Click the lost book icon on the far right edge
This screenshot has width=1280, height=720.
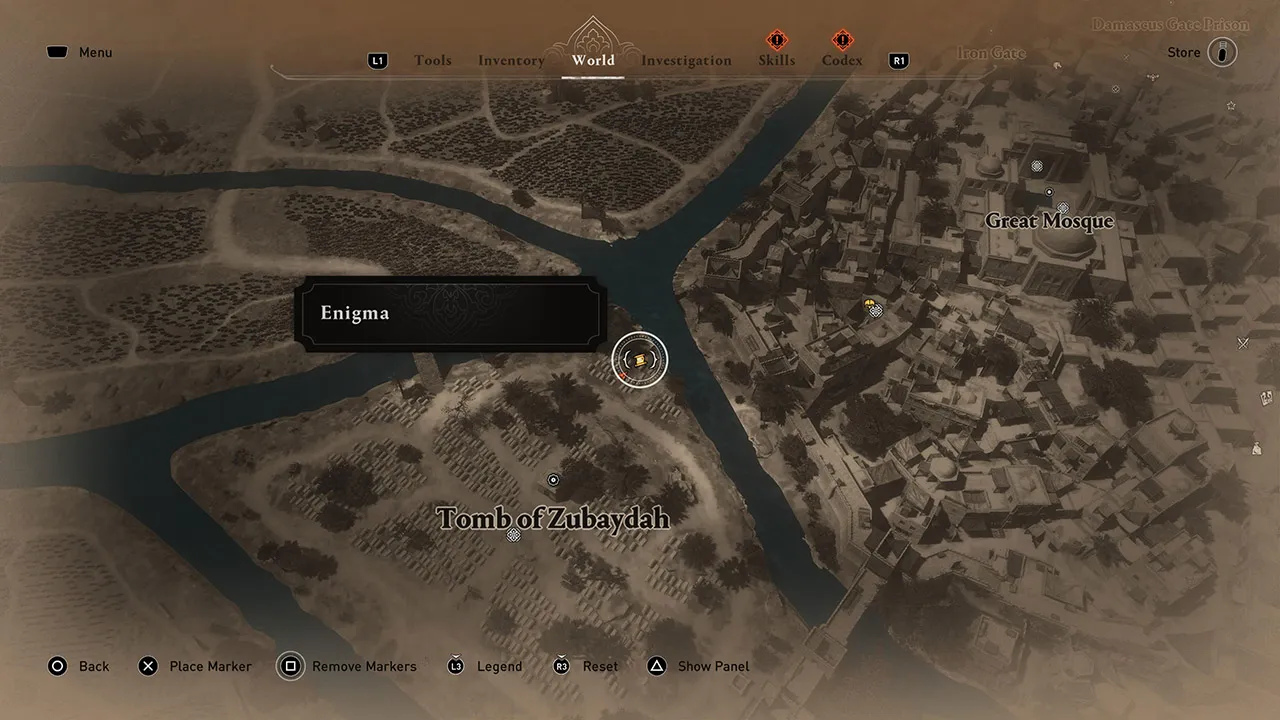click(1266, 397)
